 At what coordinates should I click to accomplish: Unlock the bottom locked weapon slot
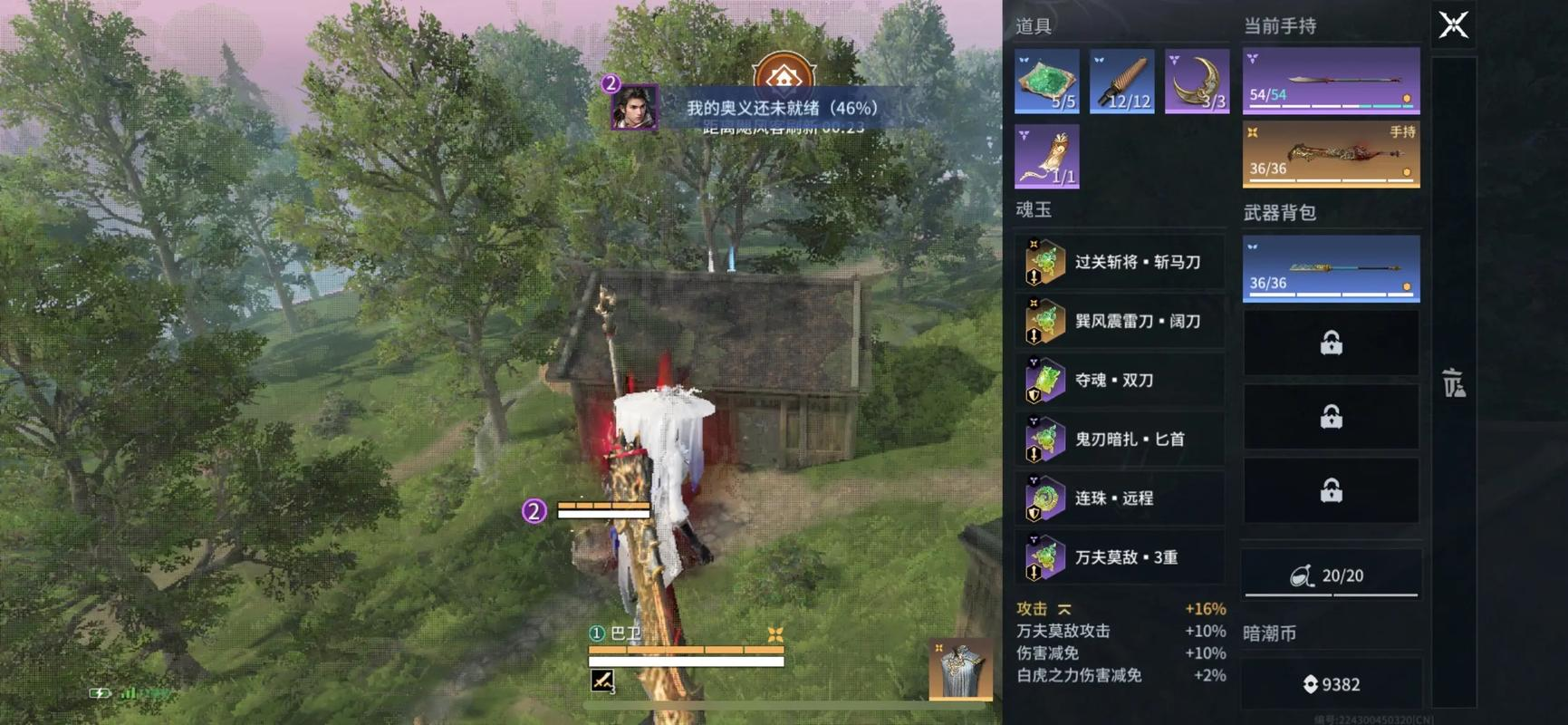coord(1331,490)
